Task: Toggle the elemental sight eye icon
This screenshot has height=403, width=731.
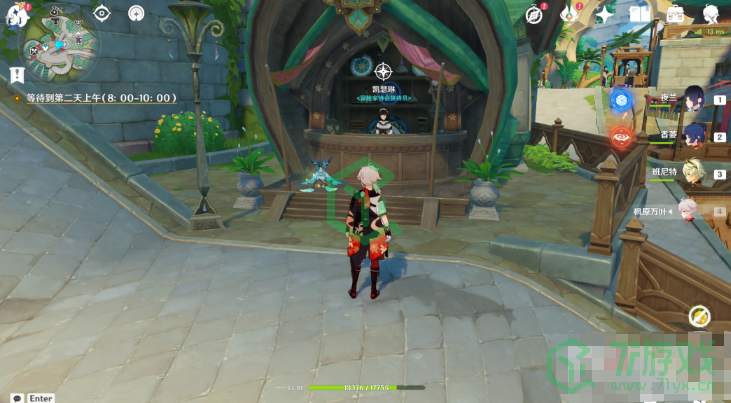Action: (x=101, y=13)
